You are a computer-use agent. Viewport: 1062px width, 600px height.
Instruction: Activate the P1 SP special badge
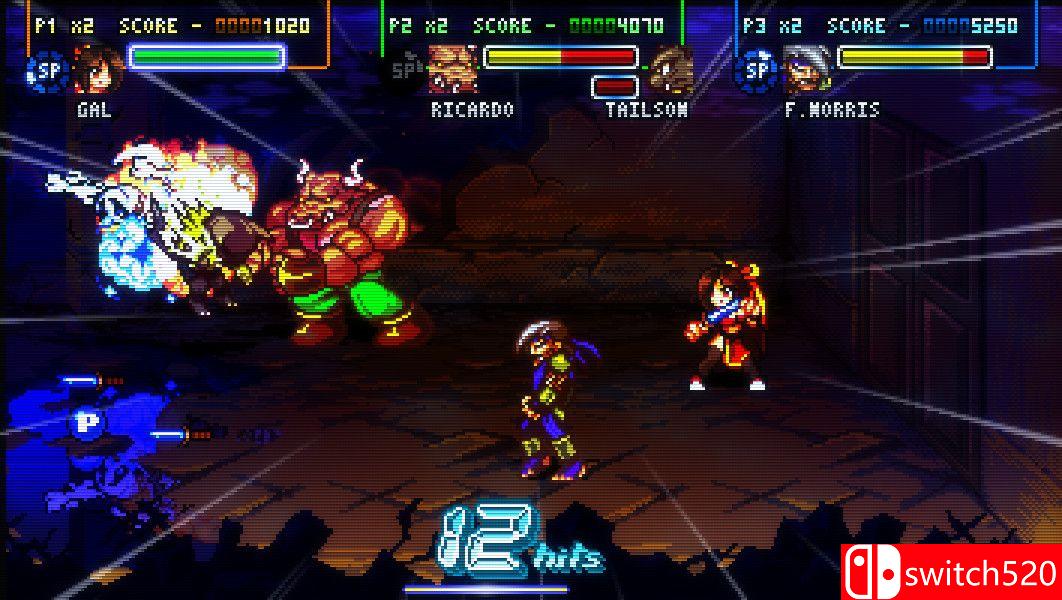click(46, 71)
